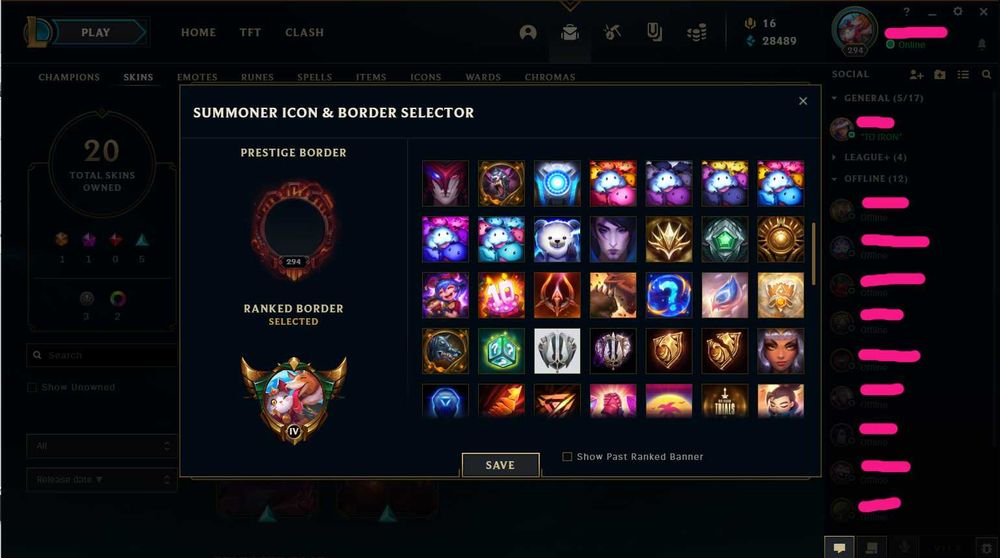Viewport: 1000px width, 558px height.
Task: Click the PLAY button
Action: 96,33
